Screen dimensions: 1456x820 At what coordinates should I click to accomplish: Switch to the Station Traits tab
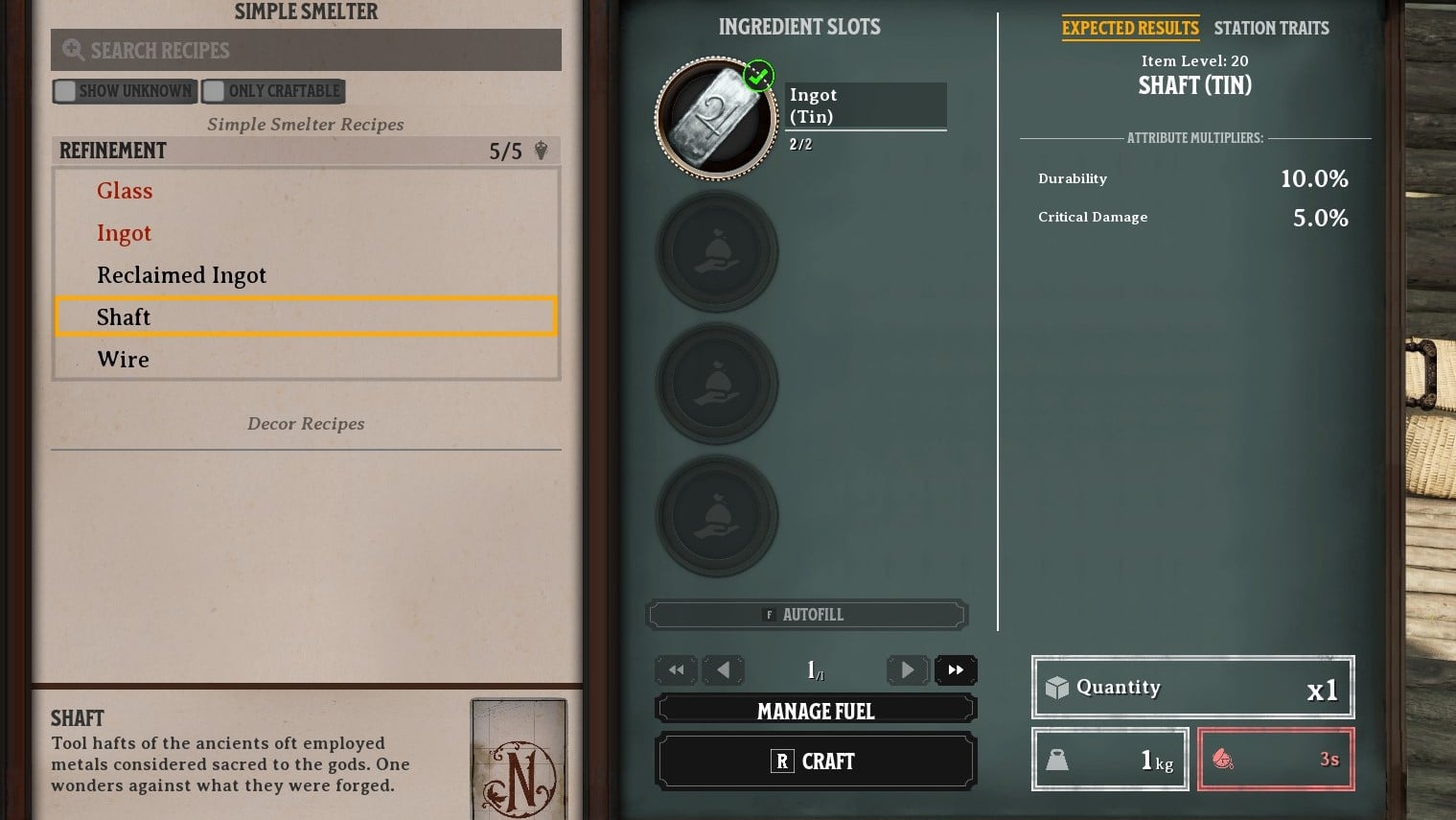(x=1272, y=28)
